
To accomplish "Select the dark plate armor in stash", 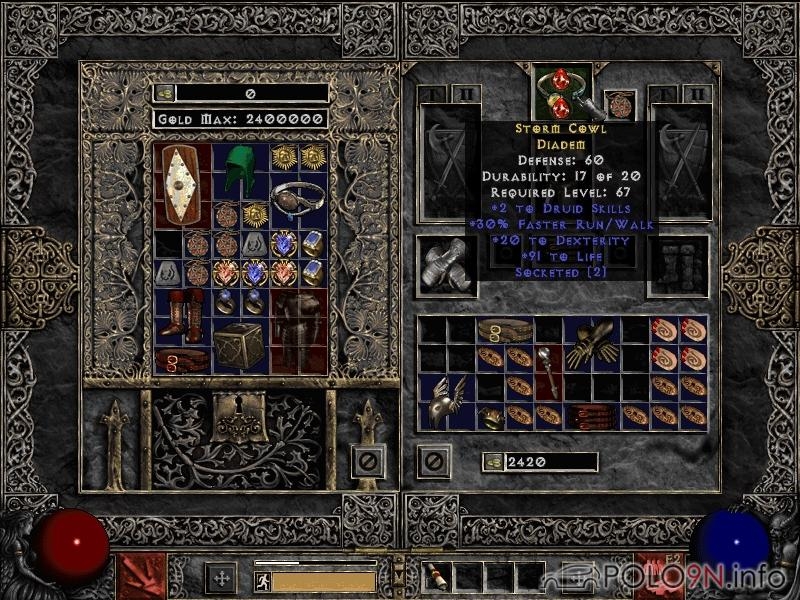I will point(298,330).
